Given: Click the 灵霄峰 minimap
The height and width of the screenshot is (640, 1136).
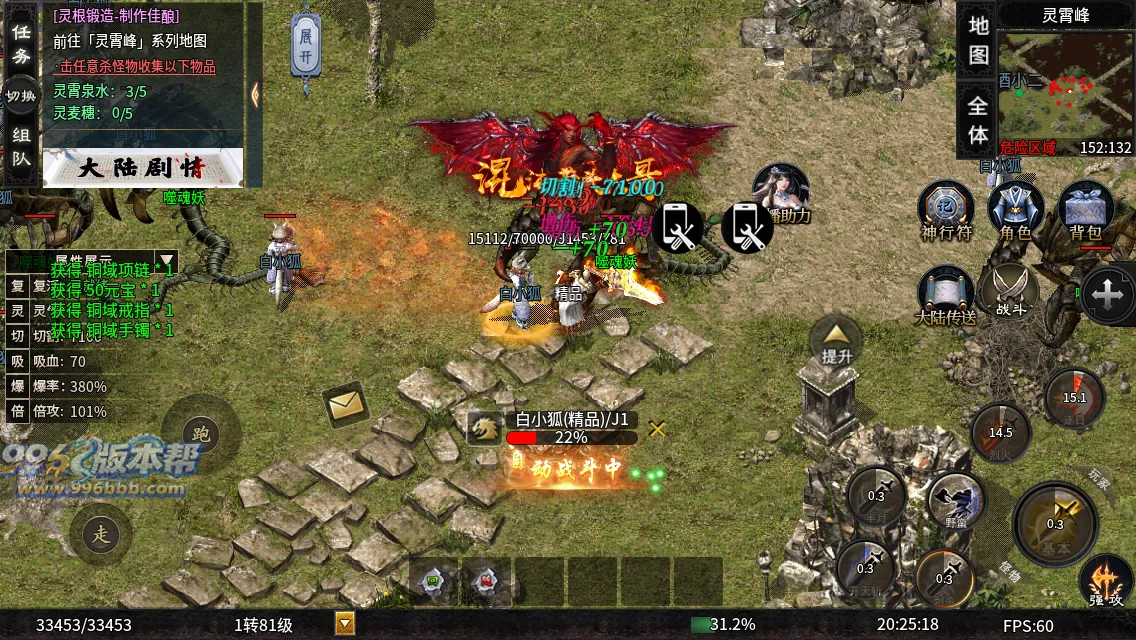Looking at the screenshot, I should [x=1065, y=91].
